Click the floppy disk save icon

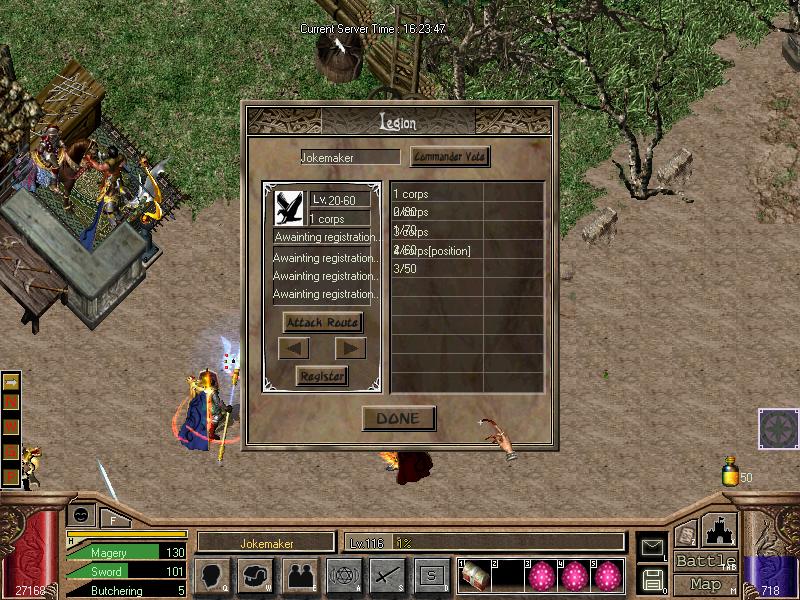[652, 579]
